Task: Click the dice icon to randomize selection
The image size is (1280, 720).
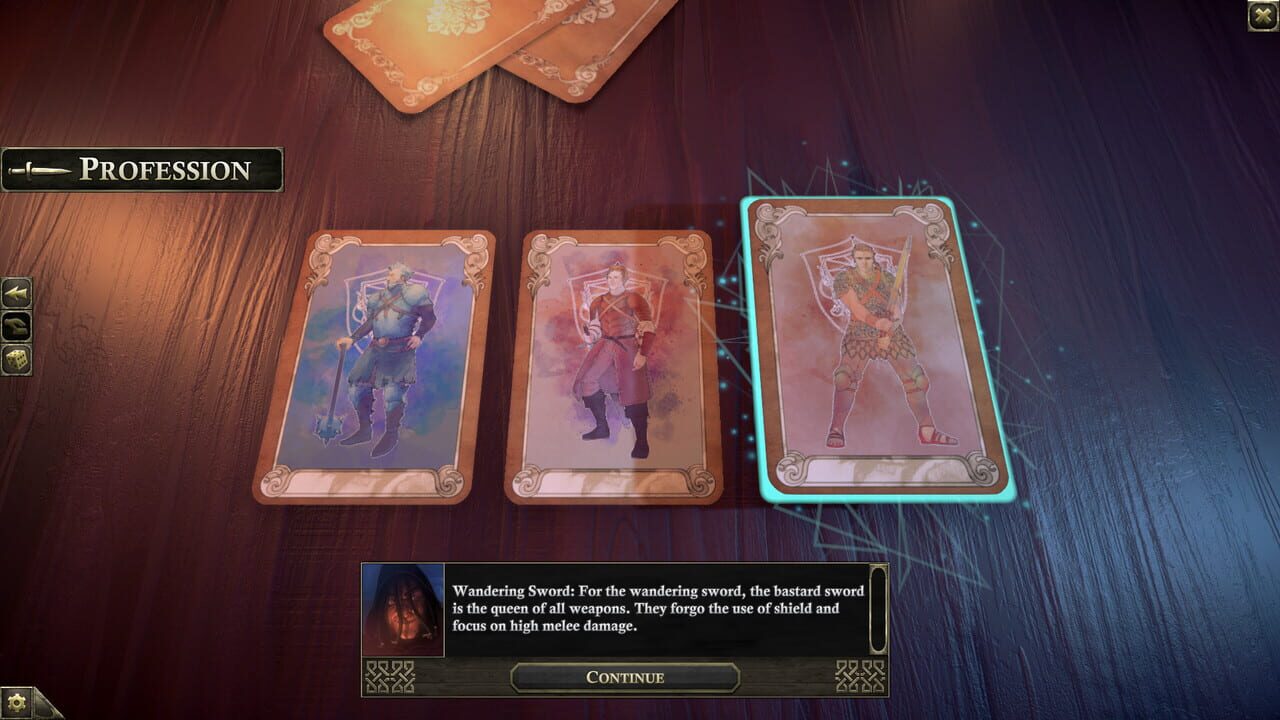Action: point(16,358)
